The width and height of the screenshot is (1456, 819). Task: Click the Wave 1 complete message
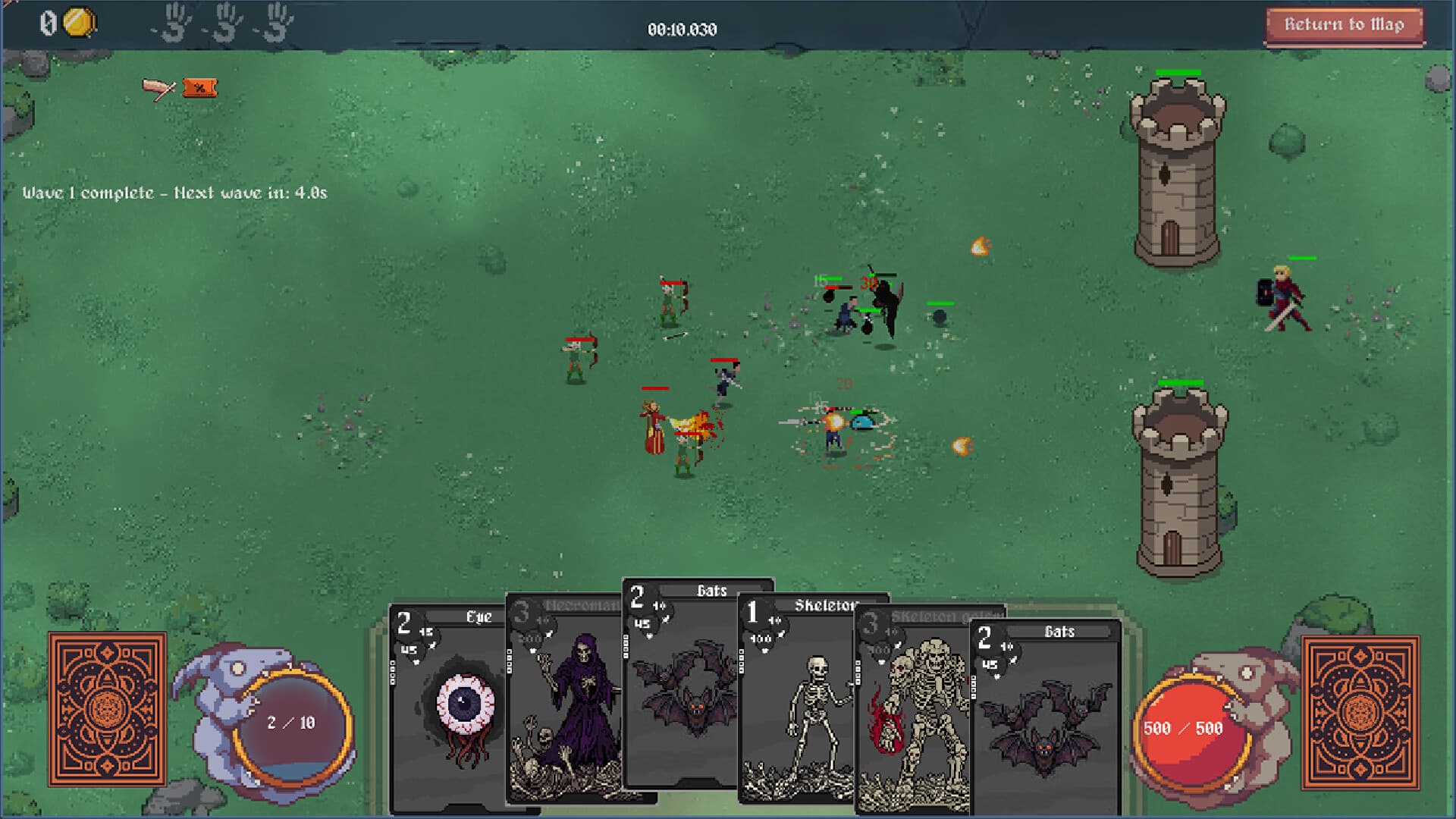tap(174, 192)
